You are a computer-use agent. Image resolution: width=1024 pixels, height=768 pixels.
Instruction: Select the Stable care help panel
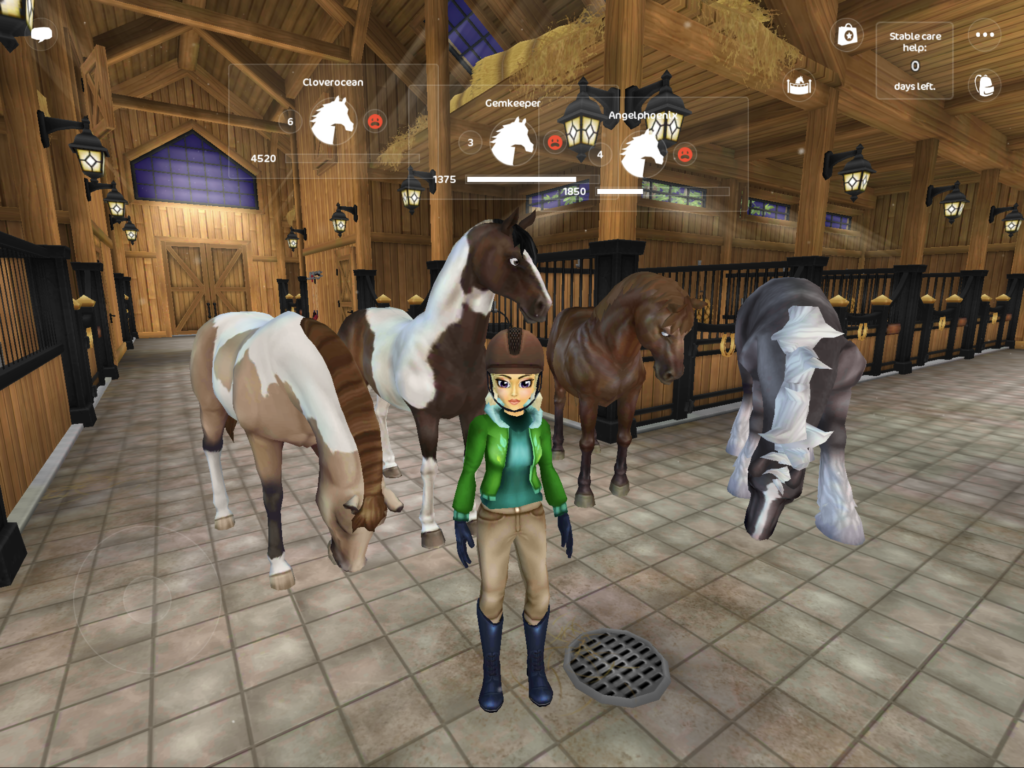(914, 61)
